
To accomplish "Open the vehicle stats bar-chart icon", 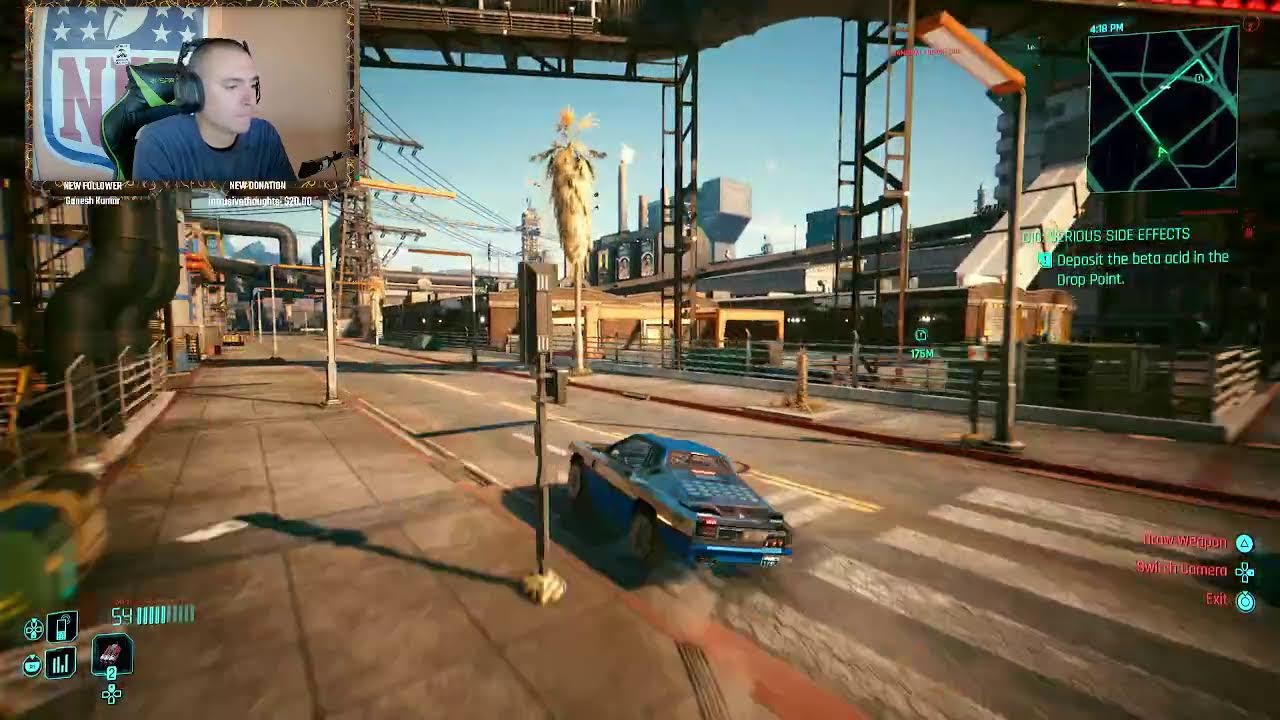I will pyautogui.click(x=61, y=662).
